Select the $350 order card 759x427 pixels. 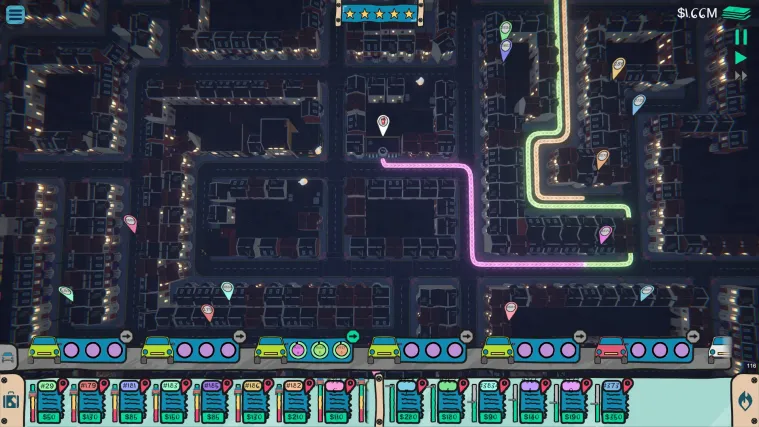(614, 402)
